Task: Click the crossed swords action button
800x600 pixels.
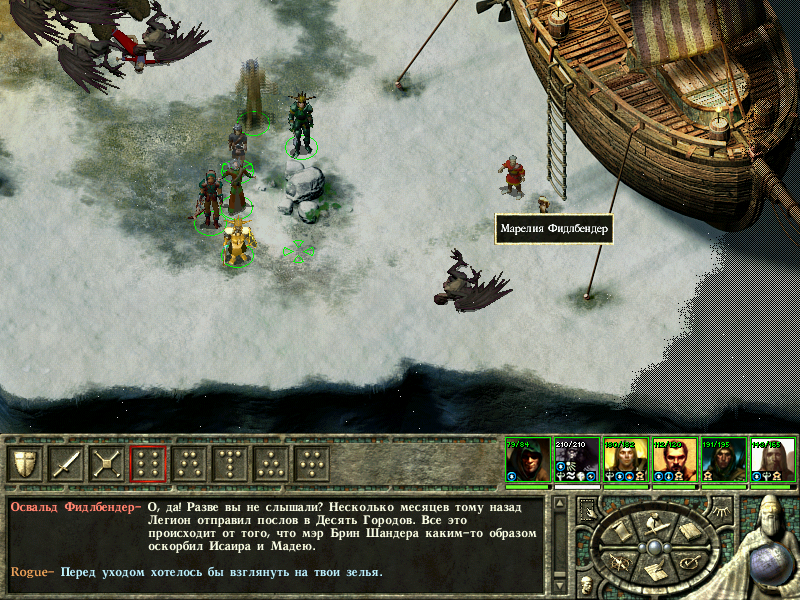Action: pos(107,464)
